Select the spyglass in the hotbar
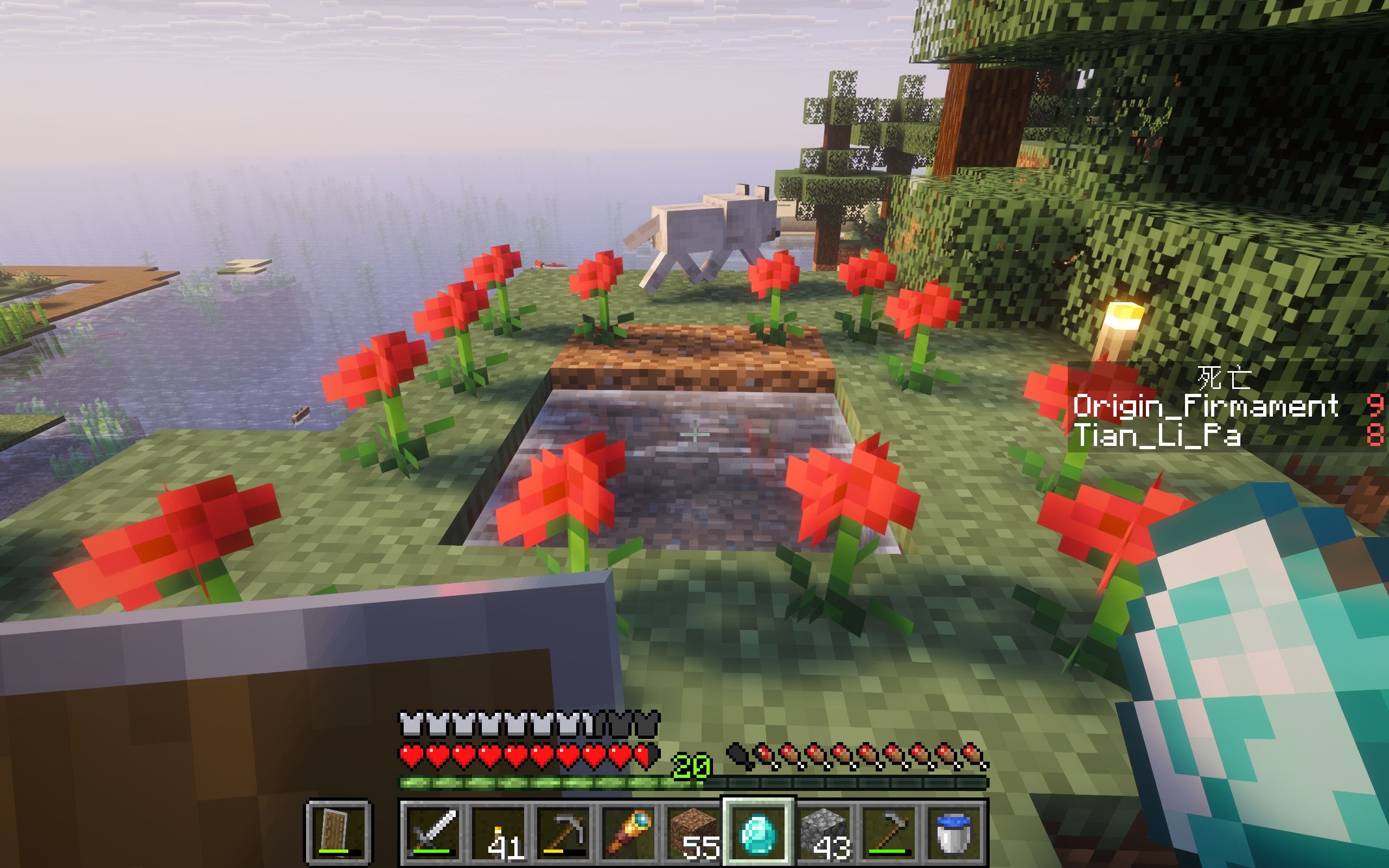This screenshot has height=868, width=1389. (630, 831)
